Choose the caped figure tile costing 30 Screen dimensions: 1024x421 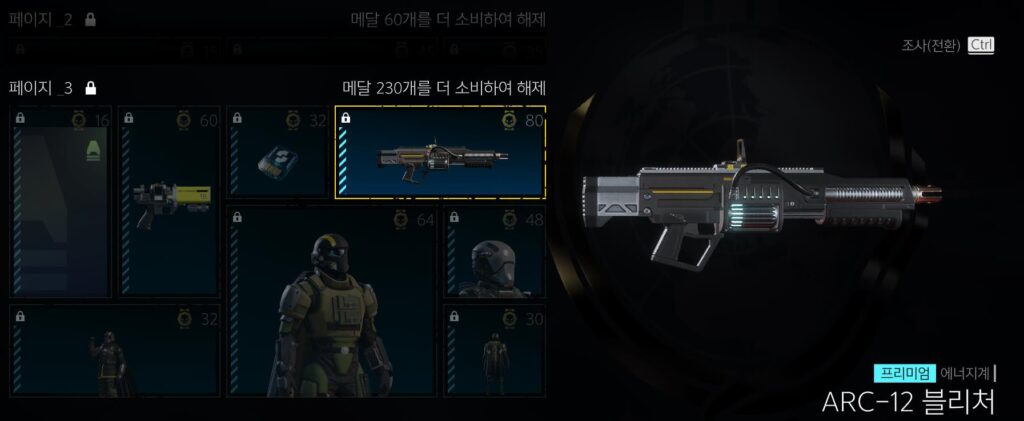(x=494, y=350)
